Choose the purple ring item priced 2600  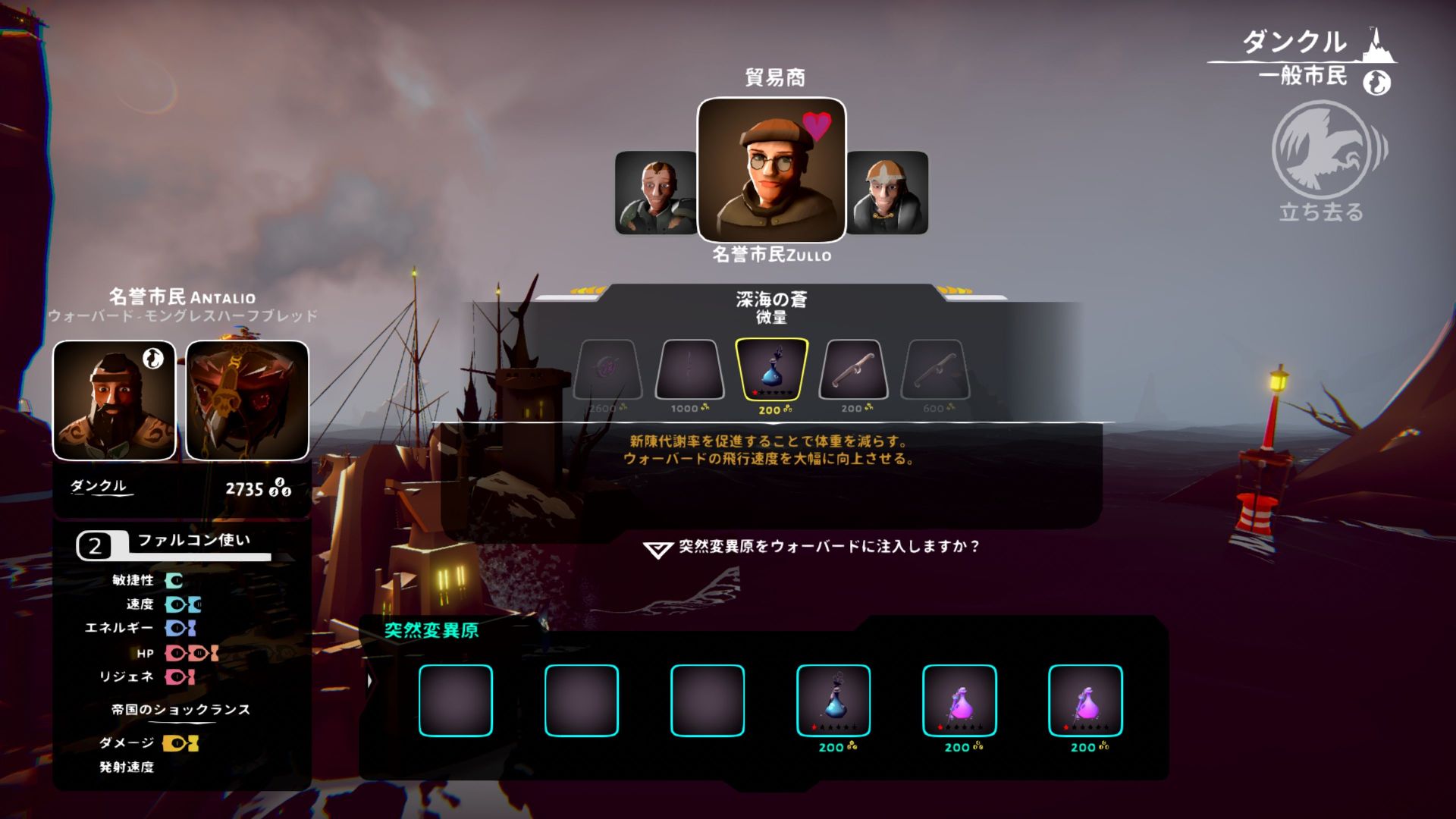pos(607,369)
